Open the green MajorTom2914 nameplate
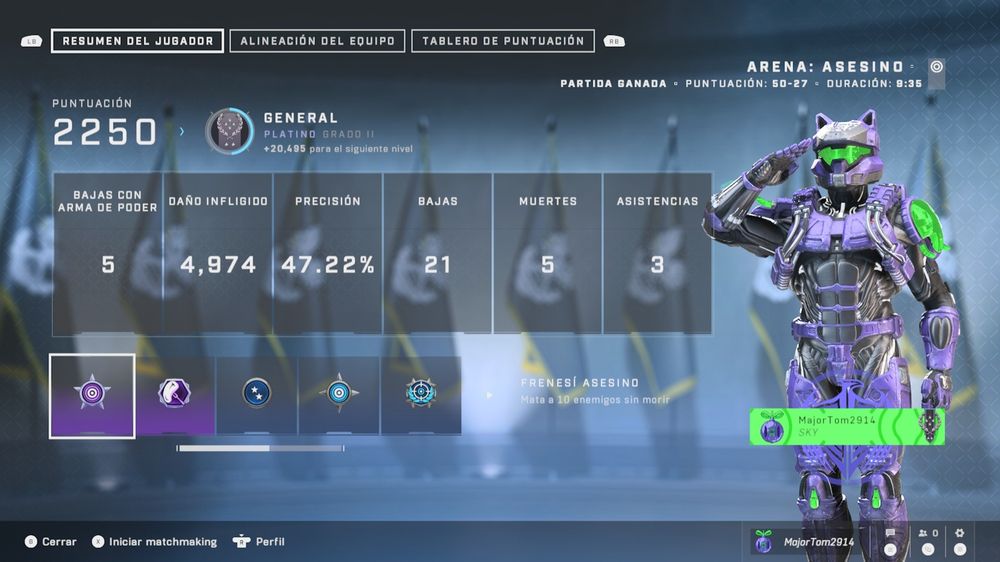Viewport: 1000px width, 562px height. [x=847, y=426]
